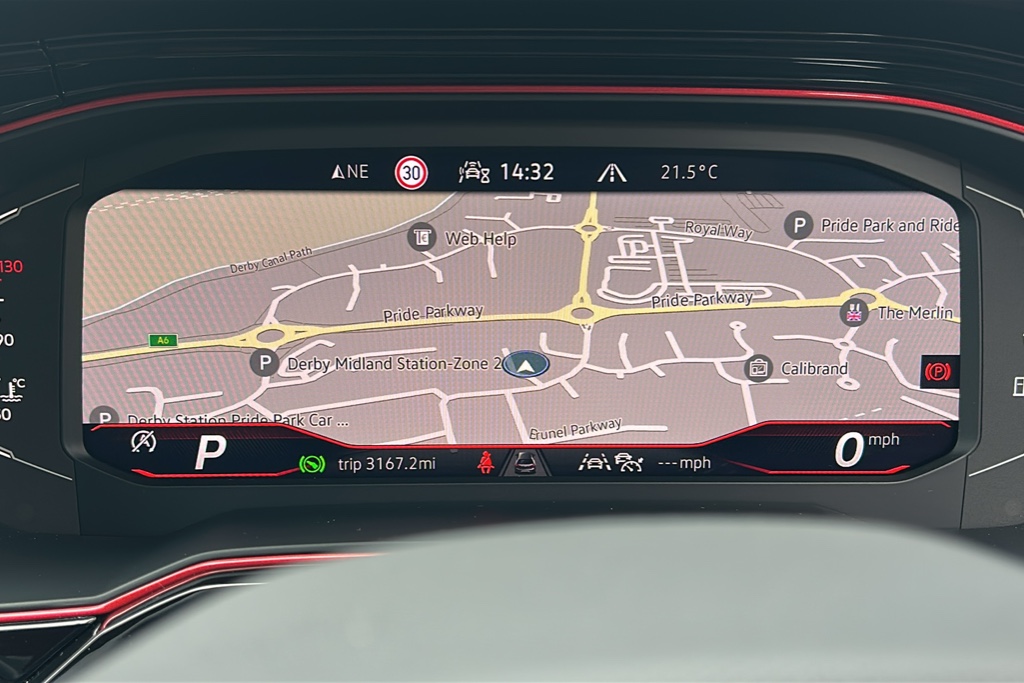Click the blue vehicle position arrow

click(526, 364)
